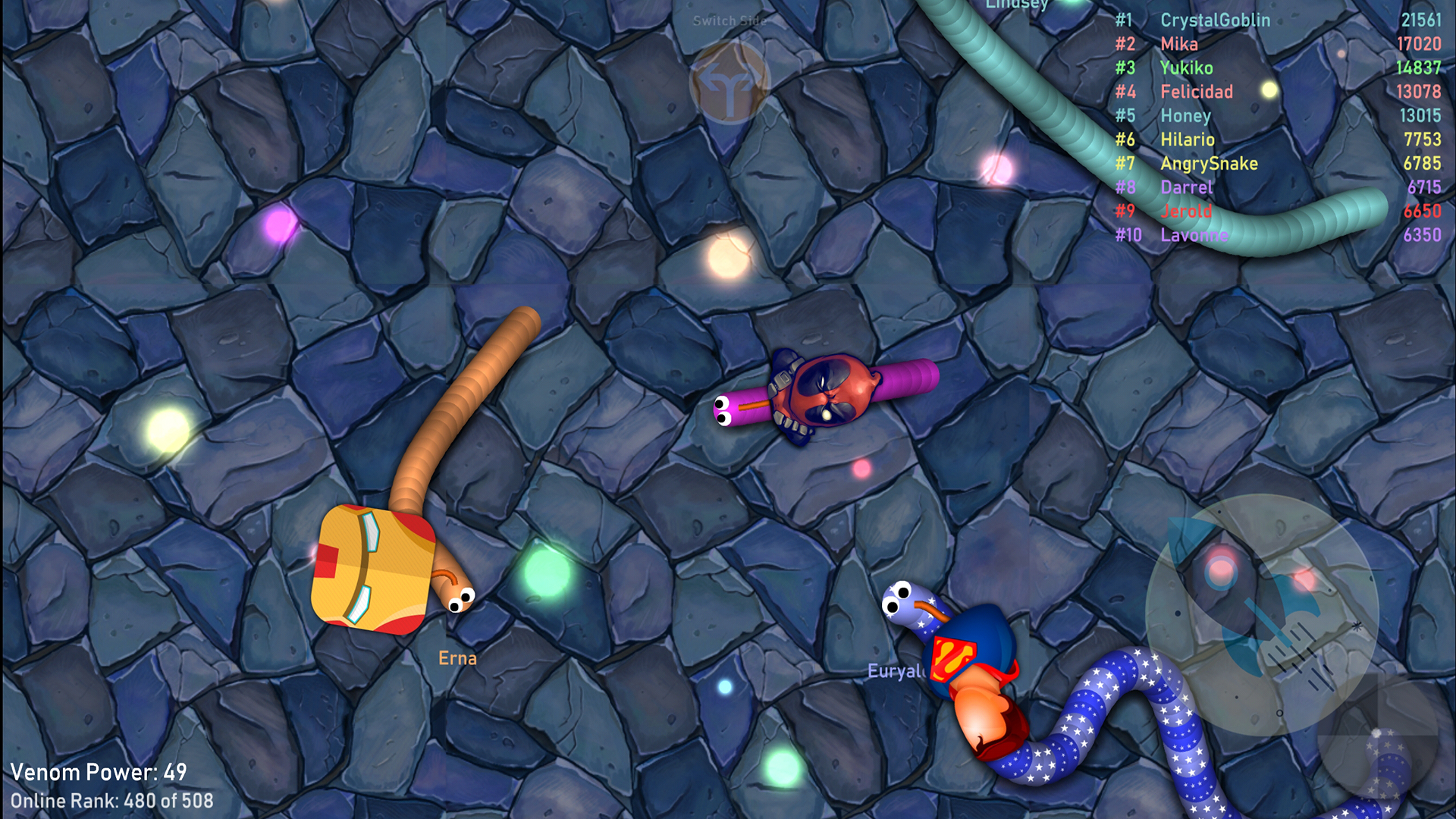Click Erna's snake head with eyes
Viewport: 1456px width, 819px height.
(x=463, y=601)
